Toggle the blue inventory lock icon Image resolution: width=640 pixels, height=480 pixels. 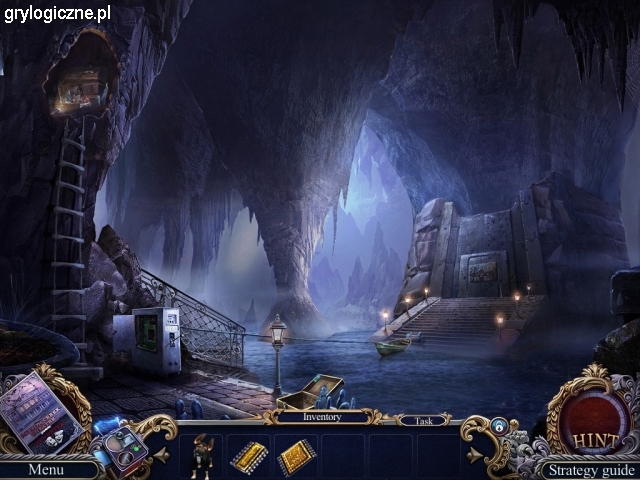tap(499, 426)
